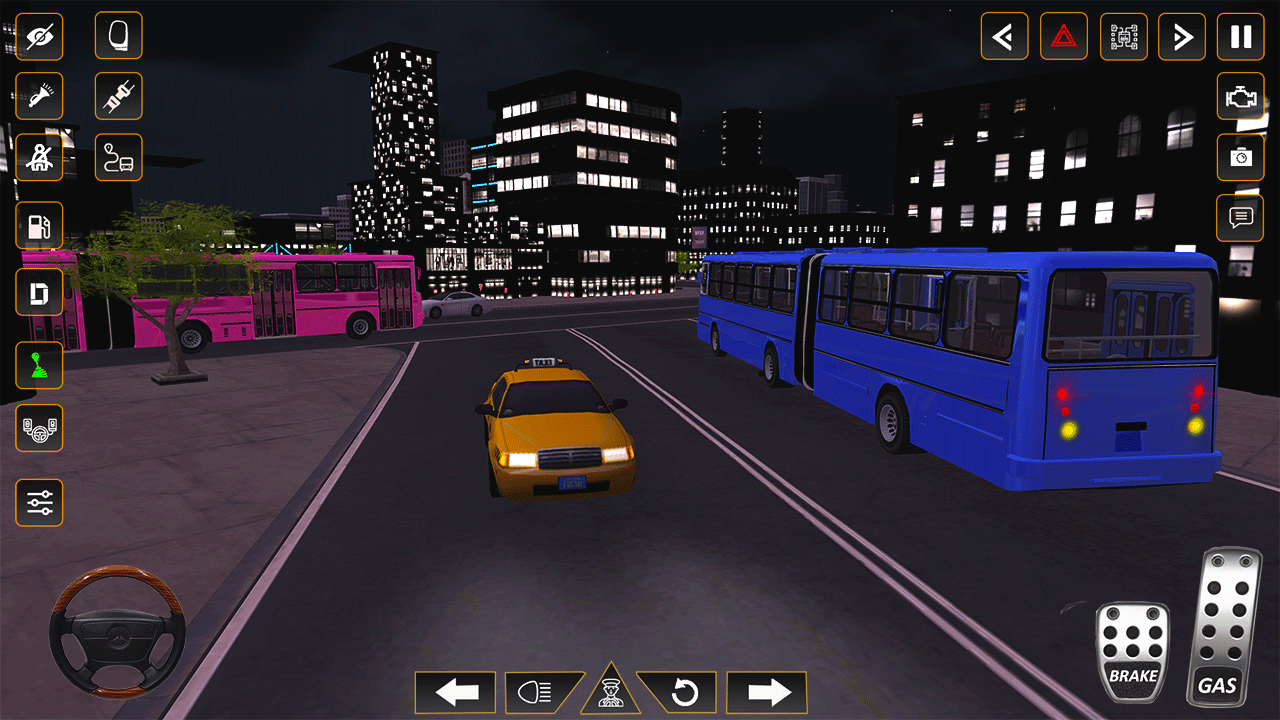The height and width of the screenshot is (720, 1280).
Task: Open the camera snapshot icon
Action: pos(1241,158)
